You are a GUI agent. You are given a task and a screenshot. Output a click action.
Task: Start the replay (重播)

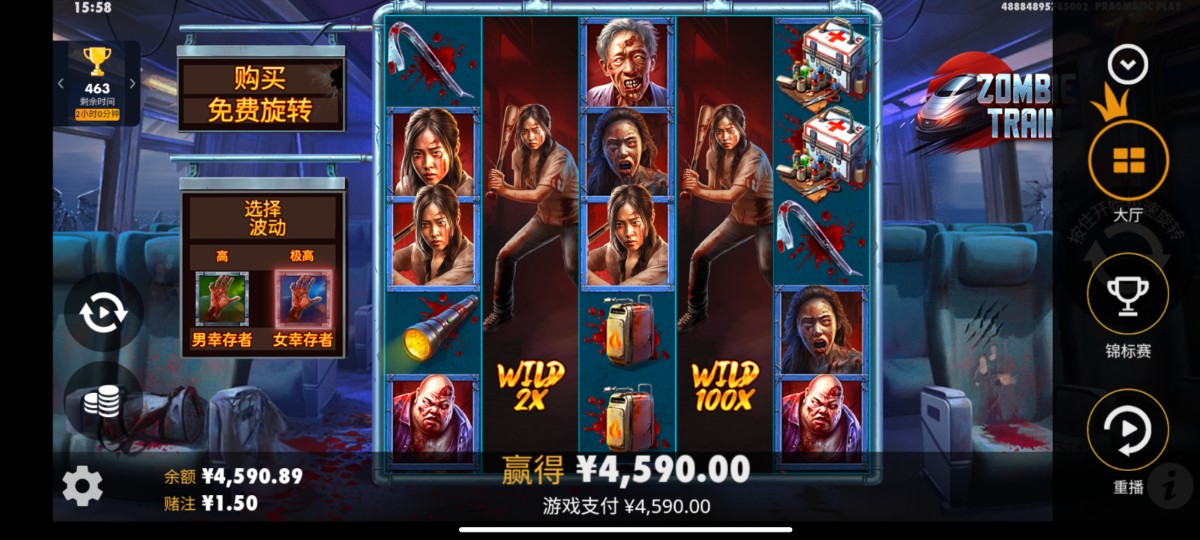click(x=1128, y=430)
